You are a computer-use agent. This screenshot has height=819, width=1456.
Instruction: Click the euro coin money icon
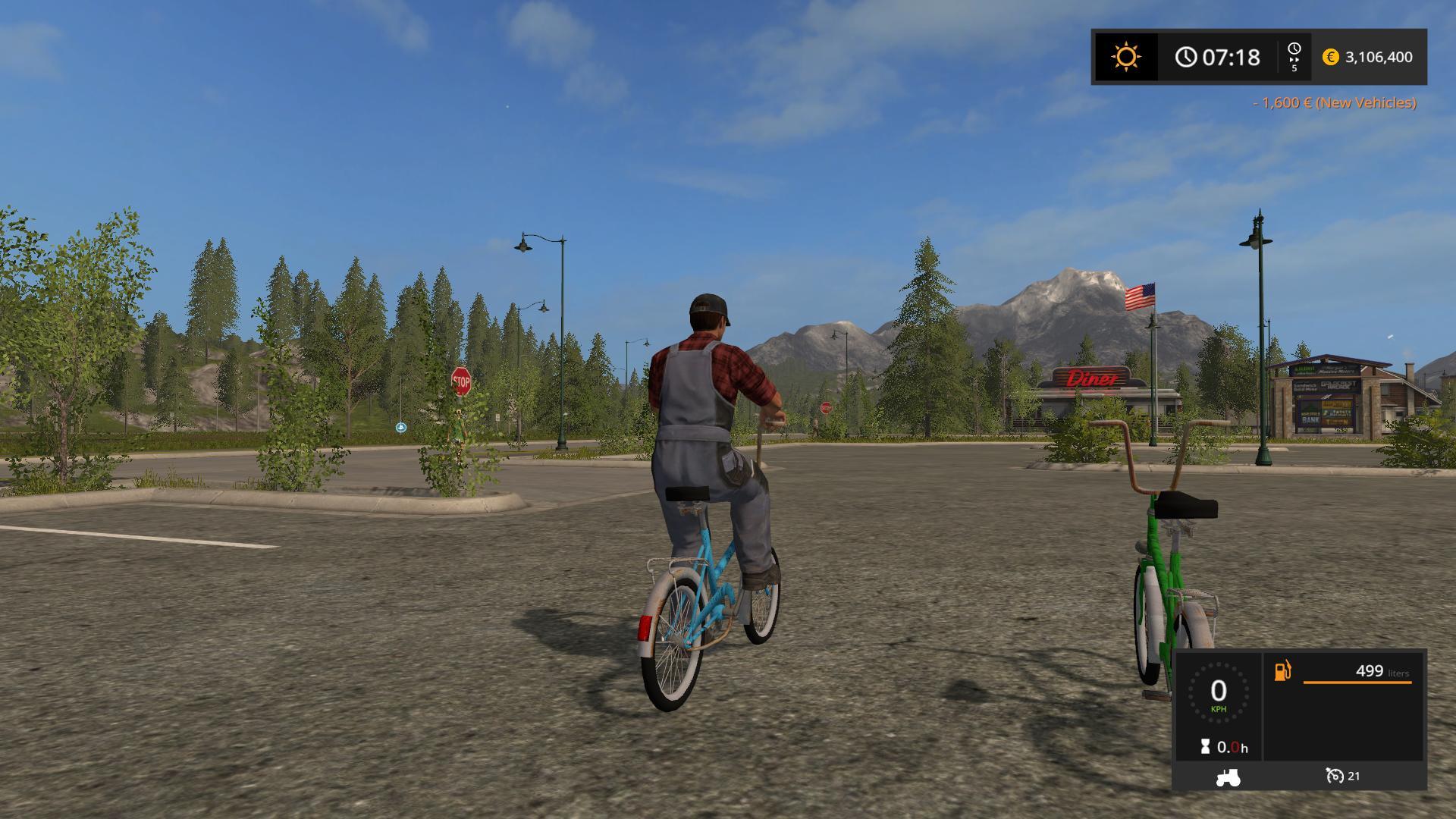1330,57
